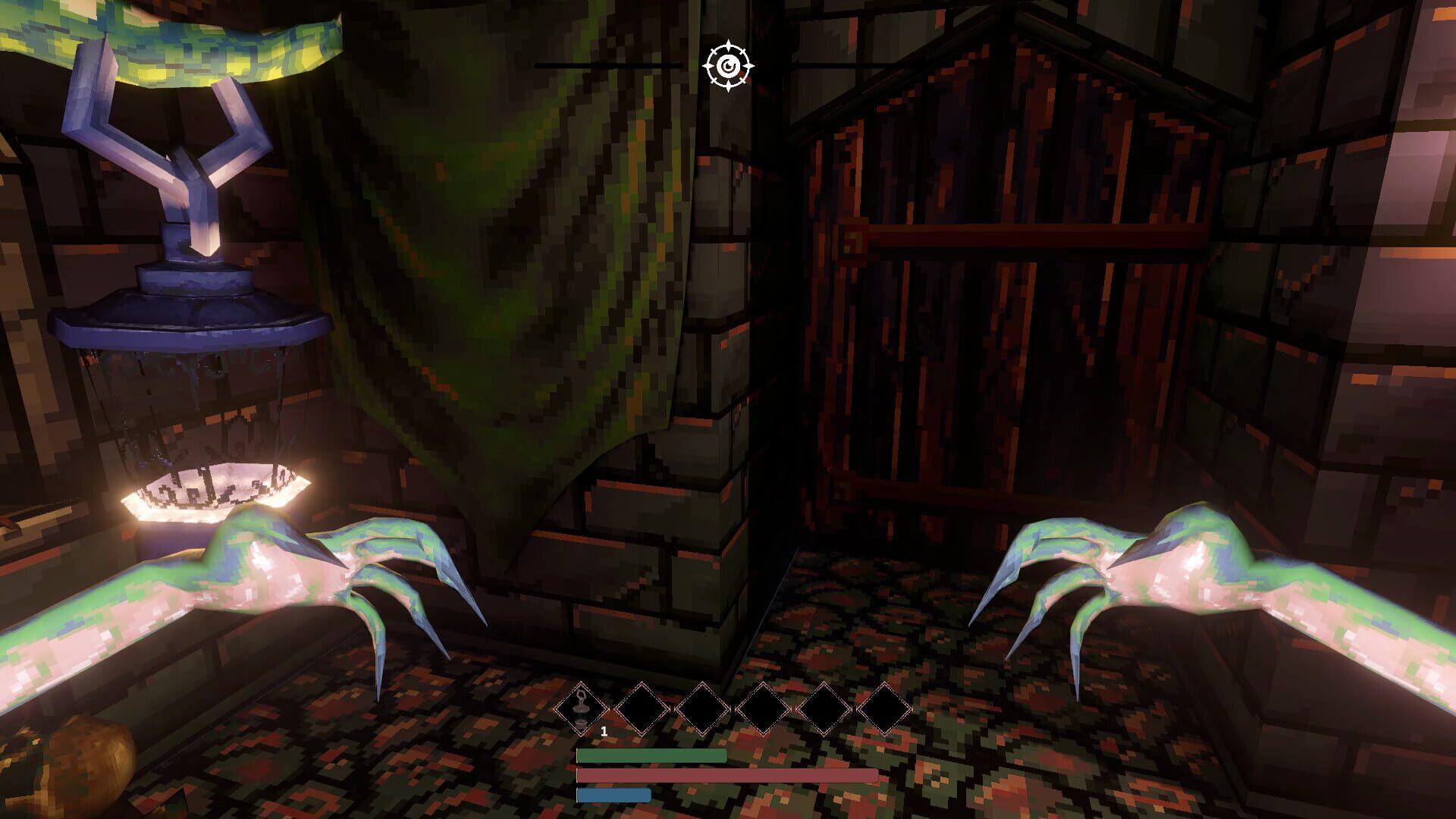Click the inner eye of the compass reticle
The width and height of the screenshot is (1456, 819).
click(730, 67)
